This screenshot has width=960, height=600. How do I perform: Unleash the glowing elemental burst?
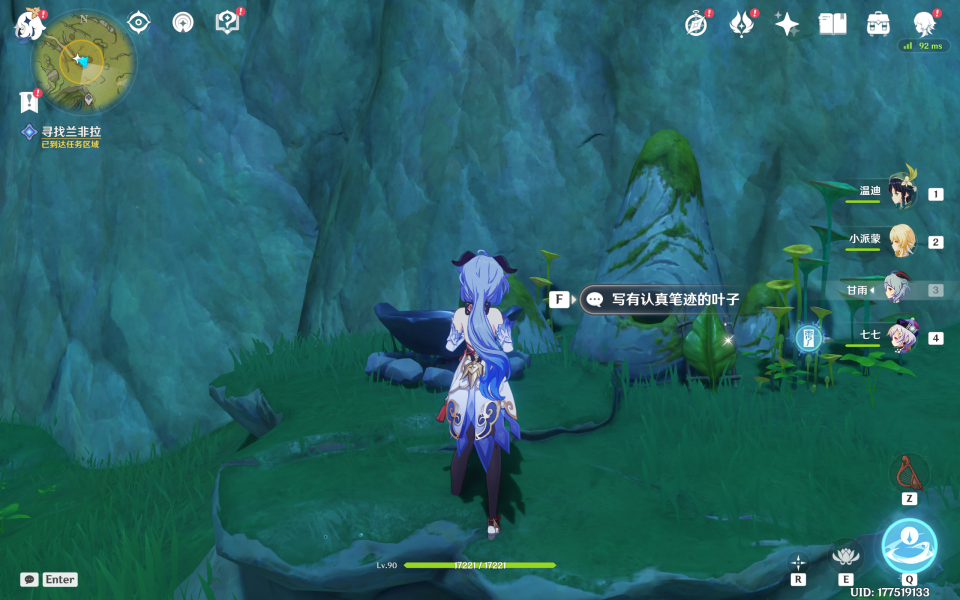point(909,547)
